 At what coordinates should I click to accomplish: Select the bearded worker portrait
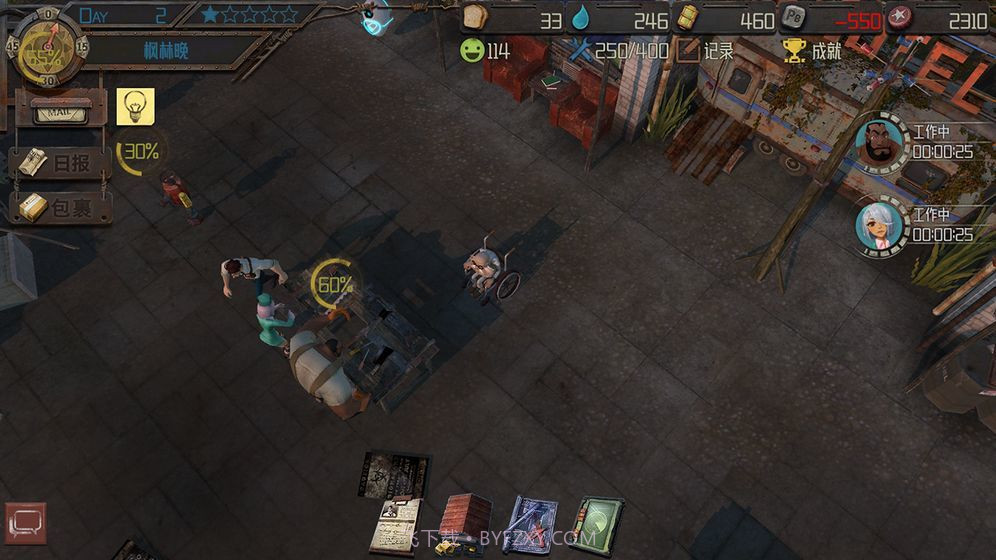click(879, 144)
